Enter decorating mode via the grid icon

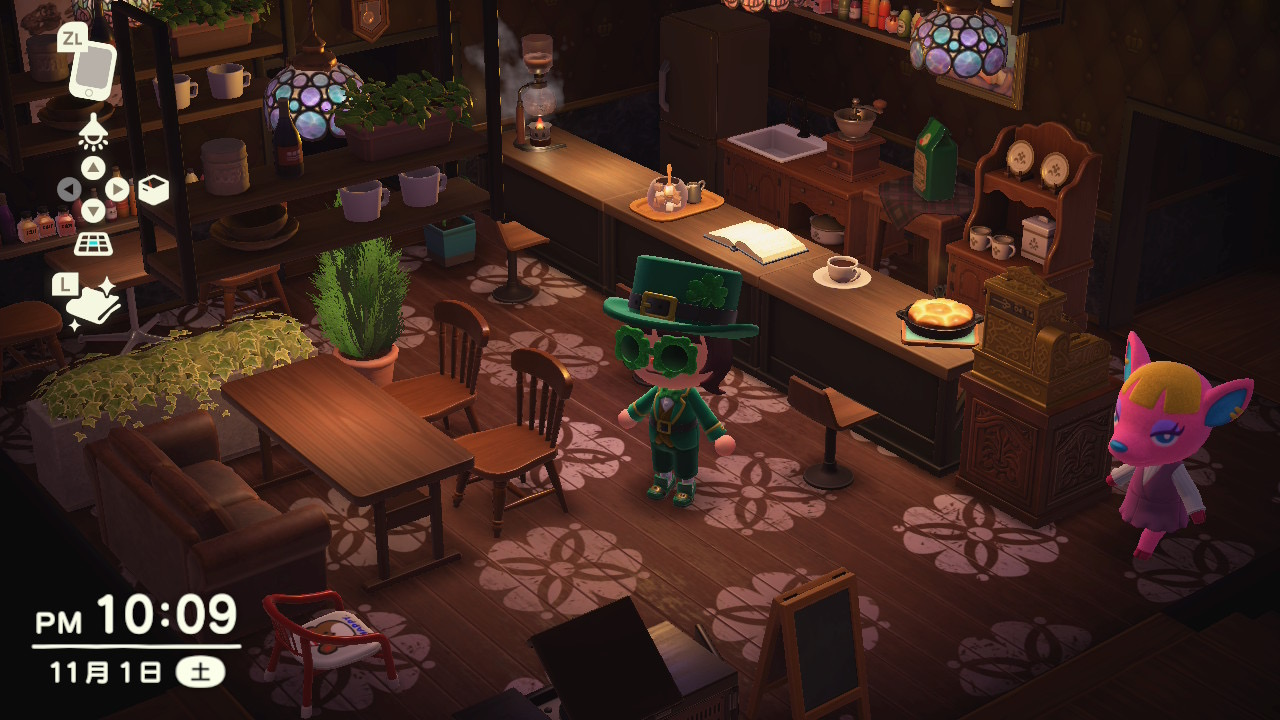93,243
